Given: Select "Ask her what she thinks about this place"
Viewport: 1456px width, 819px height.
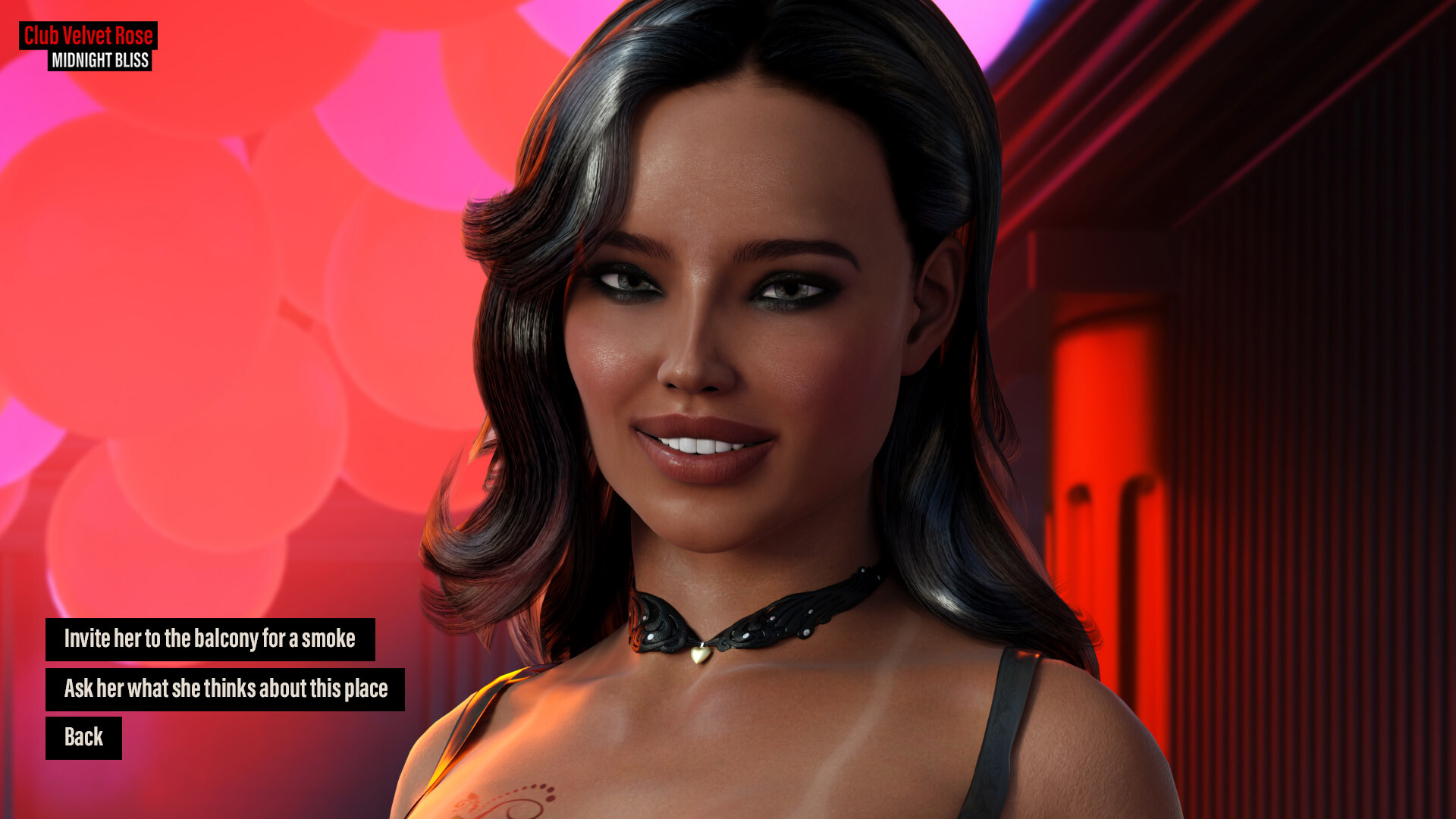Looking at the screenshot, I should click(225, 689).
